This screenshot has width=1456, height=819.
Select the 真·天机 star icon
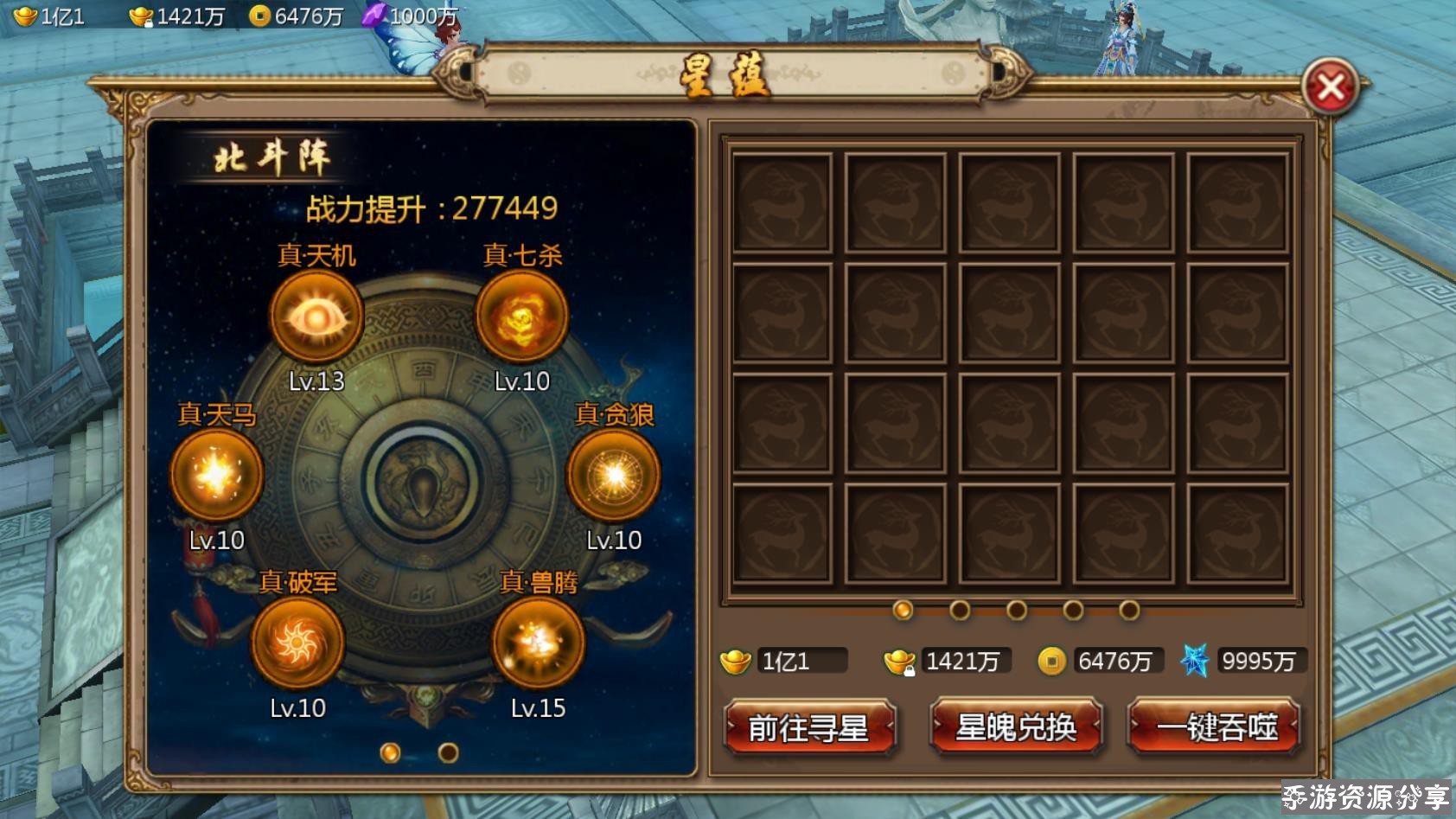click(315, 318)
